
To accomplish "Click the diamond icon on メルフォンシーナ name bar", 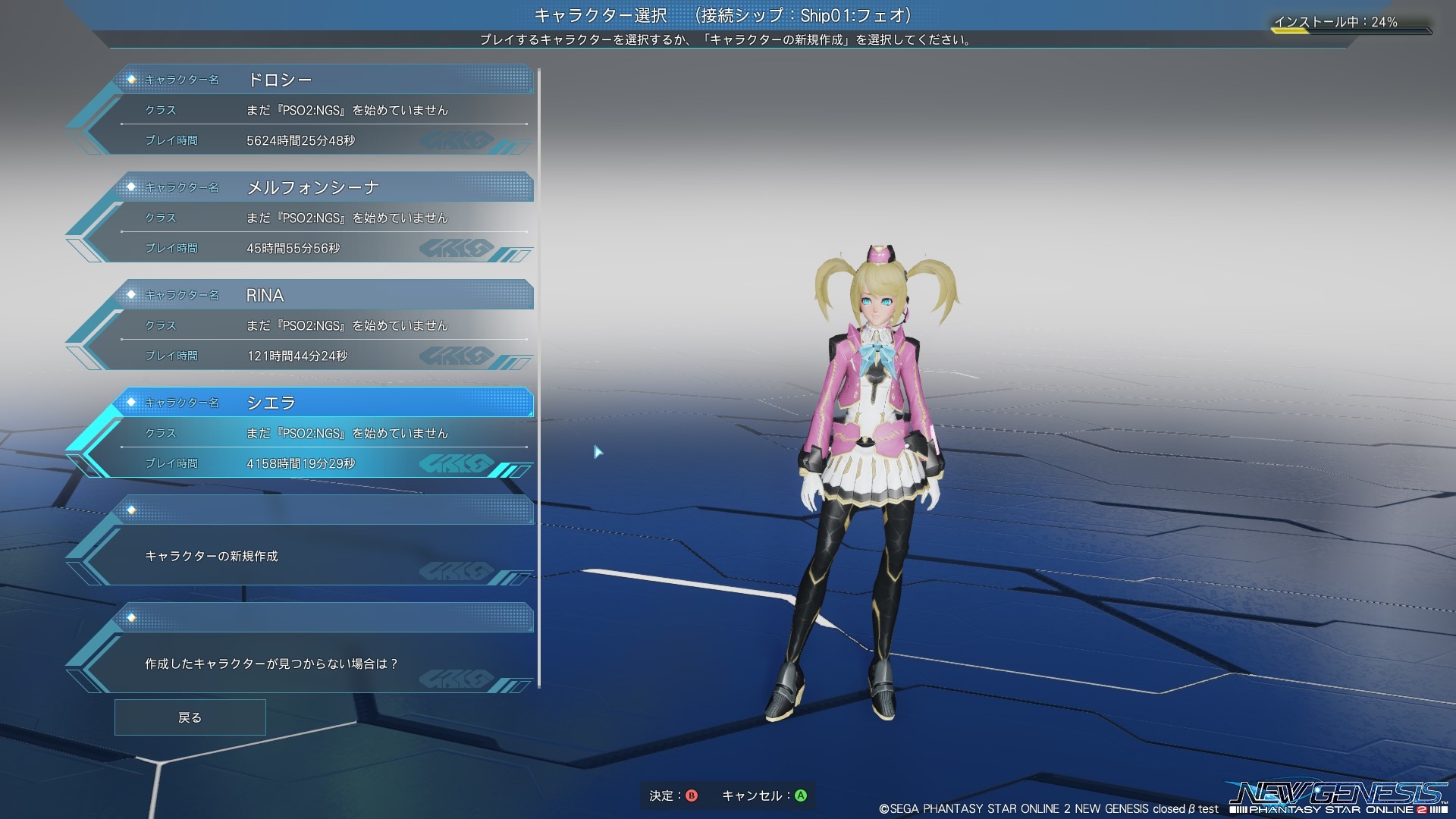I will click(133, 186).
